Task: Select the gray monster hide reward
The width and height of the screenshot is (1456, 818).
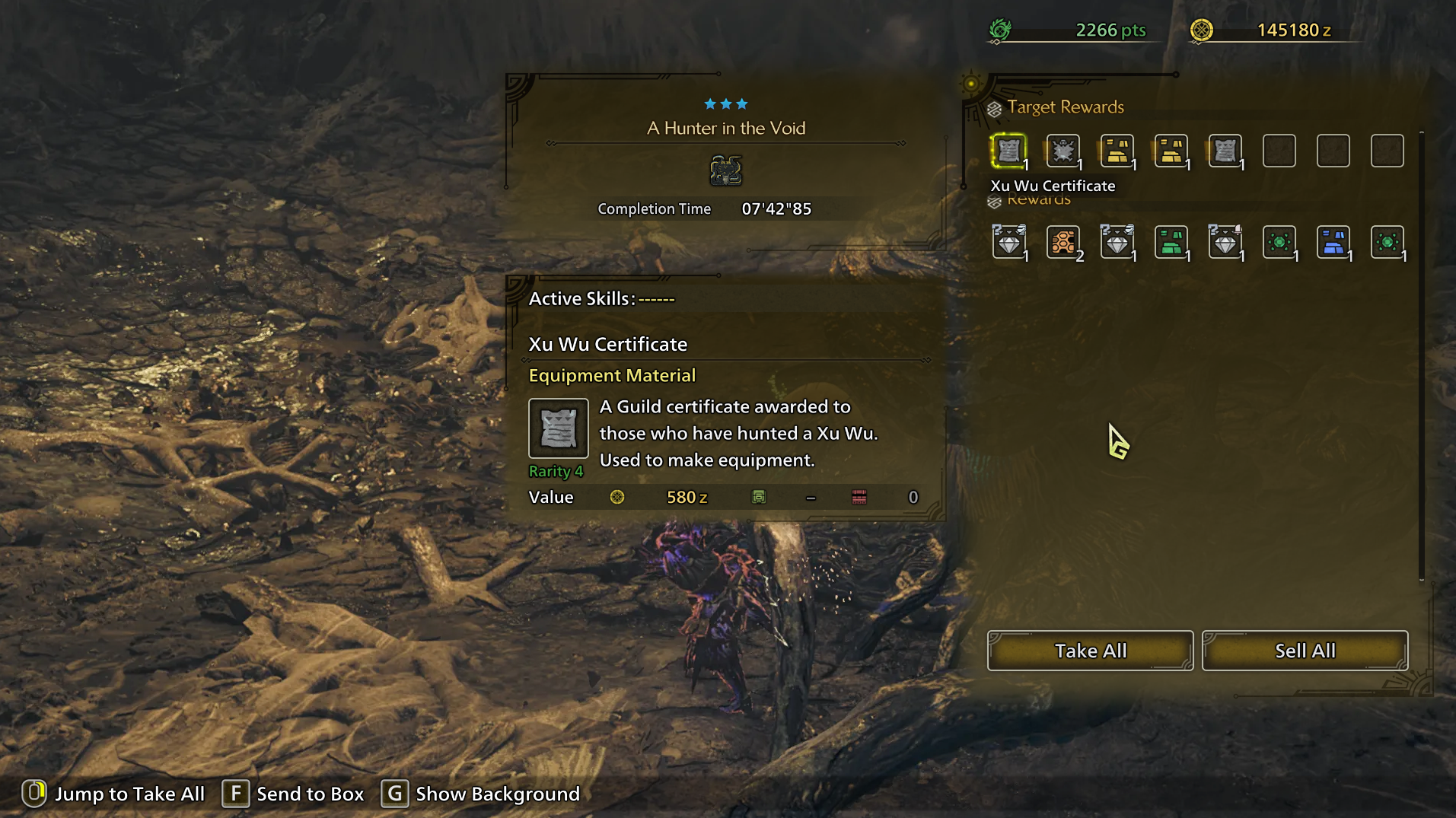Action: click(1063, 151)
